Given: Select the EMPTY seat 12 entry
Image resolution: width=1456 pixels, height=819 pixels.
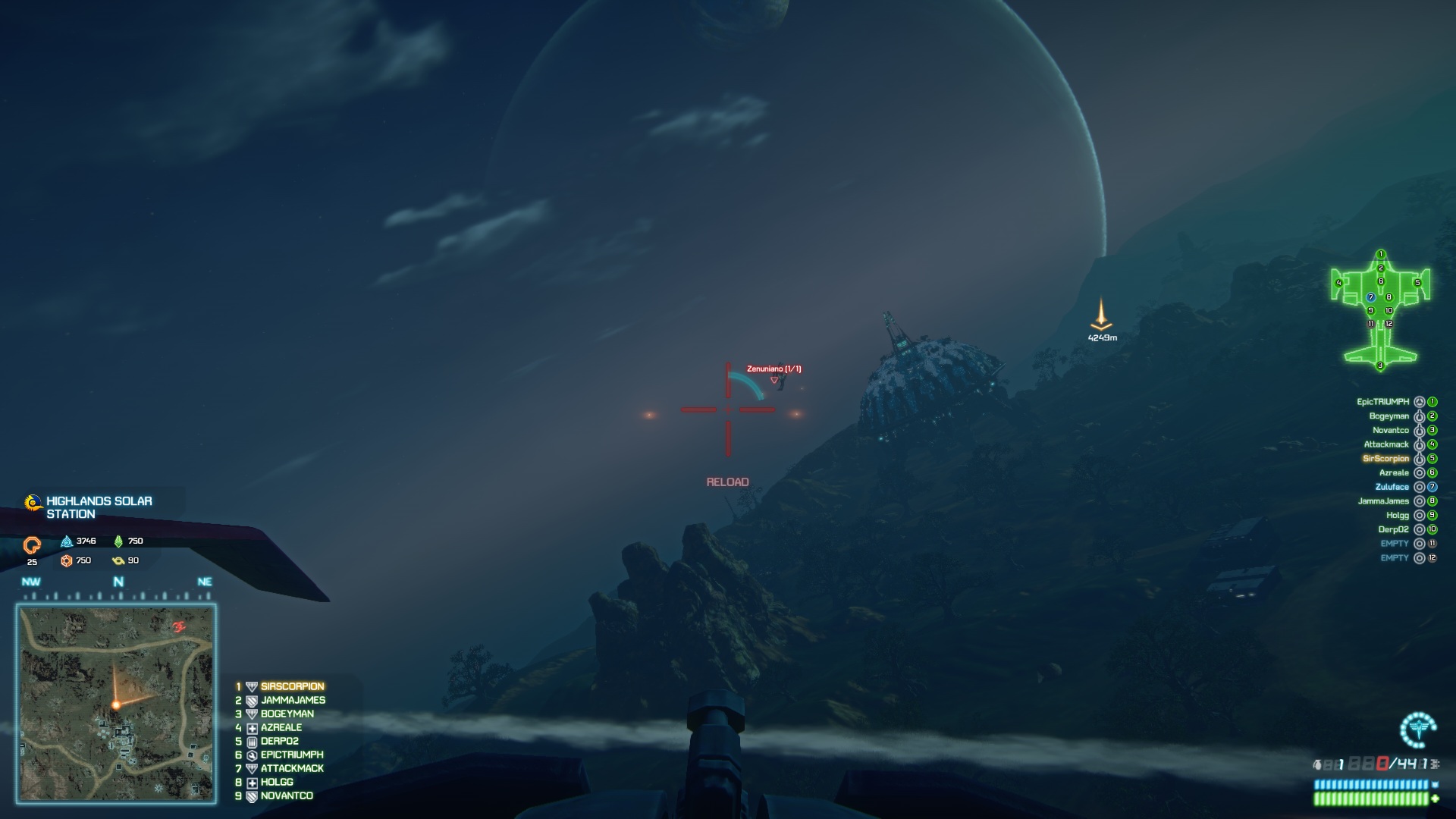Looking at the screenshot, I should pos(1394,558).
